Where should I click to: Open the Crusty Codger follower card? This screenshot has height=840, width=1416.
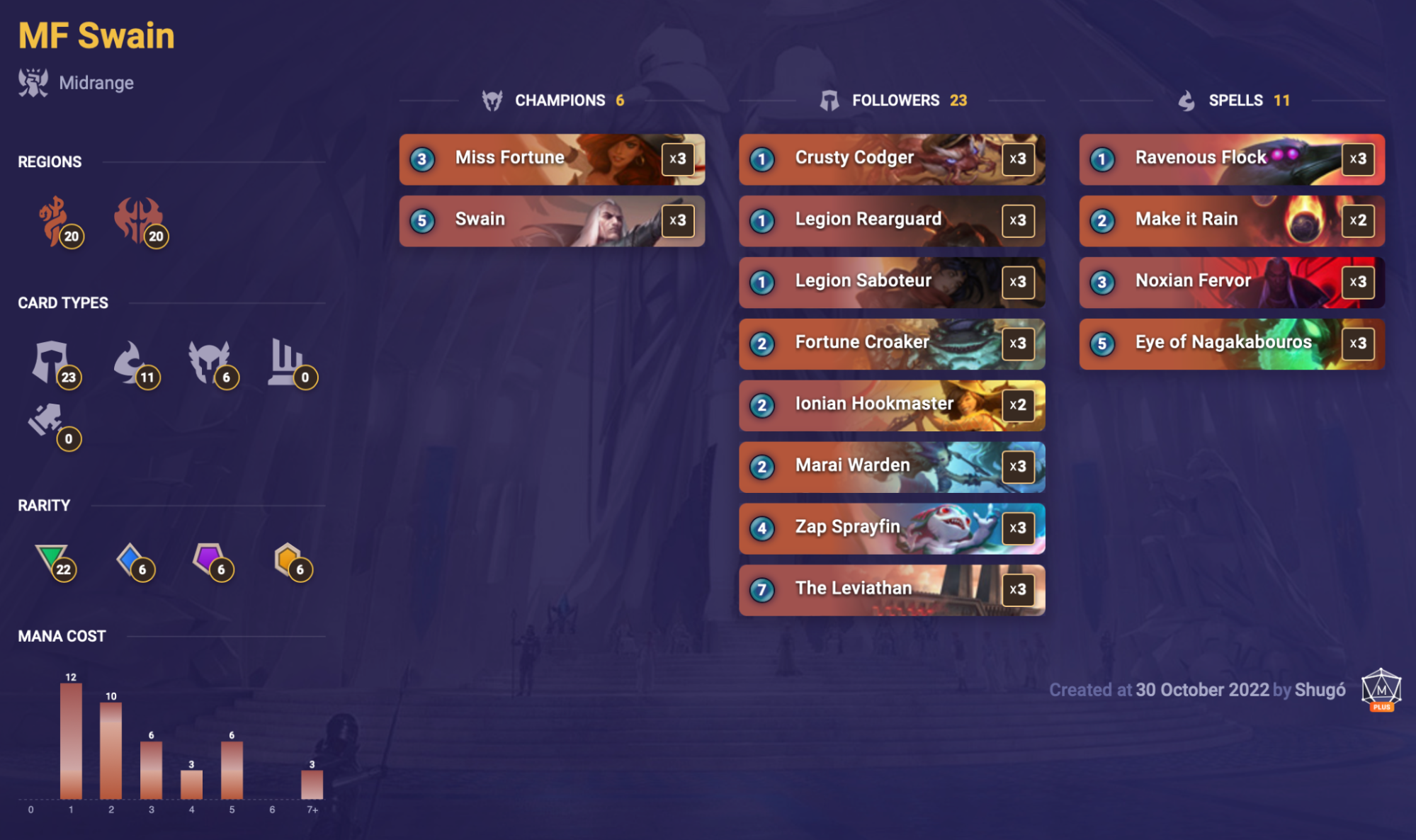(x=891, y=159)
